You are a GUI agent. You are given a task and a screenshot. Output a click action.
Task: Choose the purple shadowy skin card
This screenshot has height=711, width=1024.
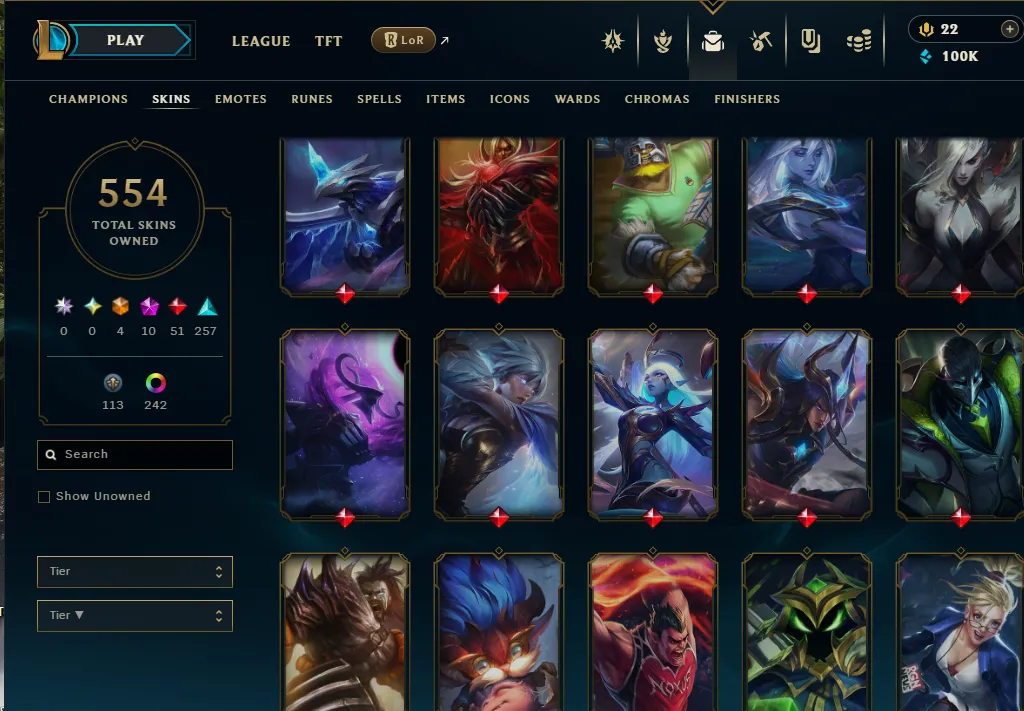point(345,422)
